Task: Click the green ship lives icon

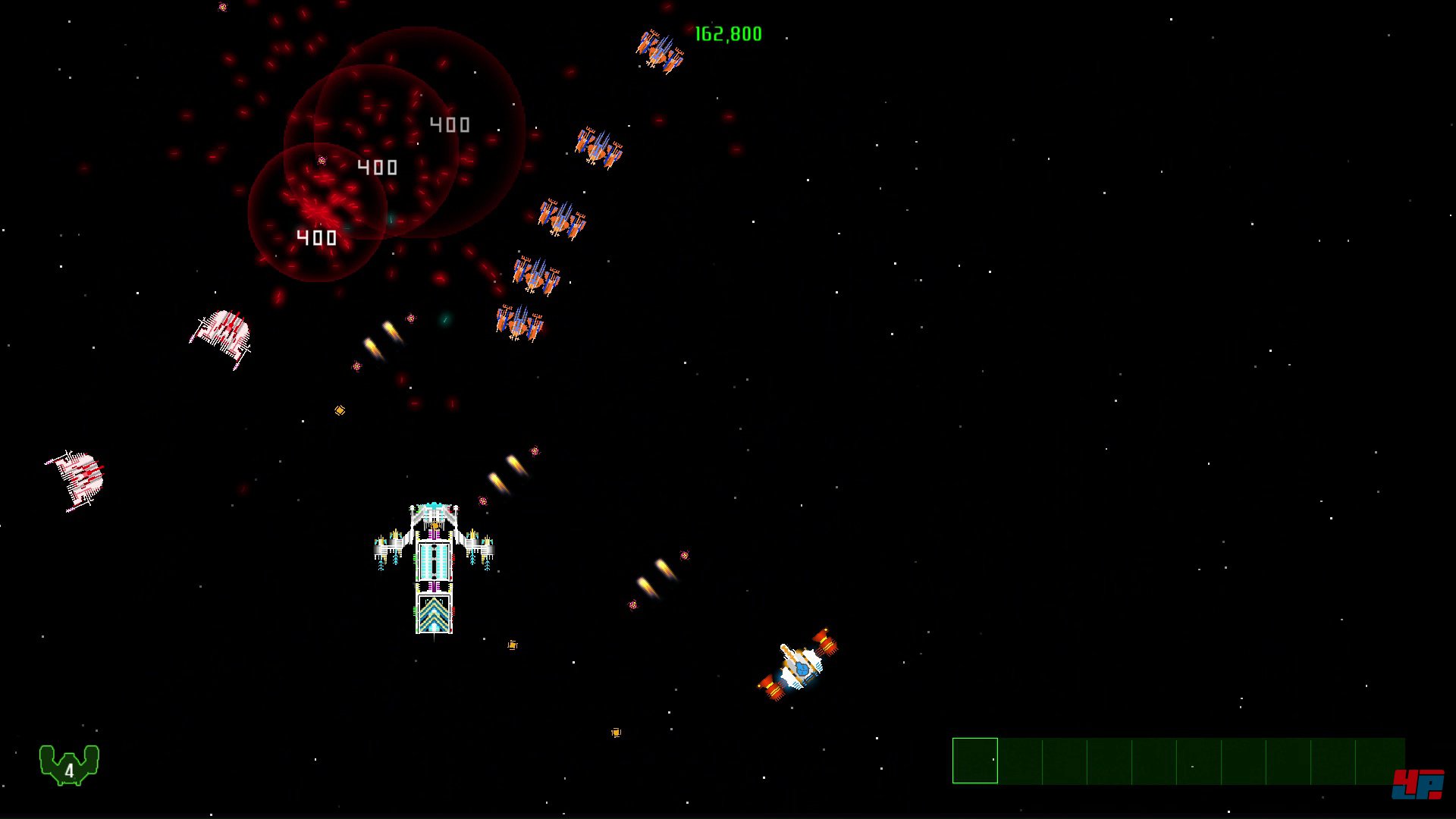Action: click(69, 764)
